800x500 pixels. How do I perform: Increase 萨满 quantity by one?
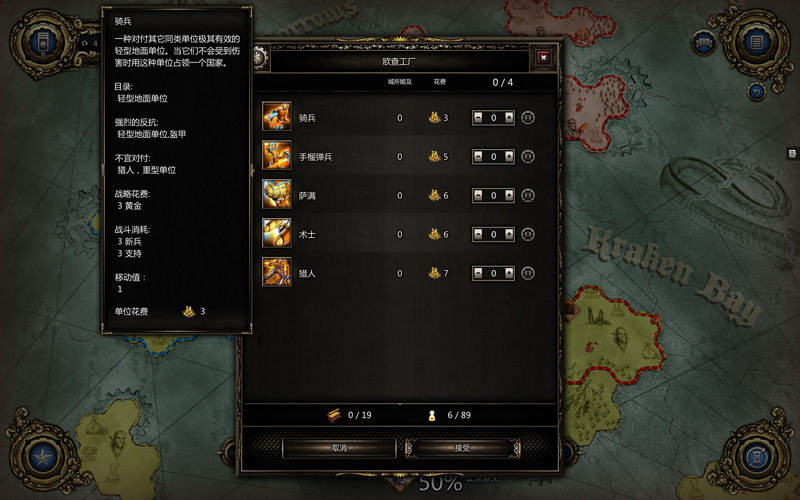pos(509,195)
